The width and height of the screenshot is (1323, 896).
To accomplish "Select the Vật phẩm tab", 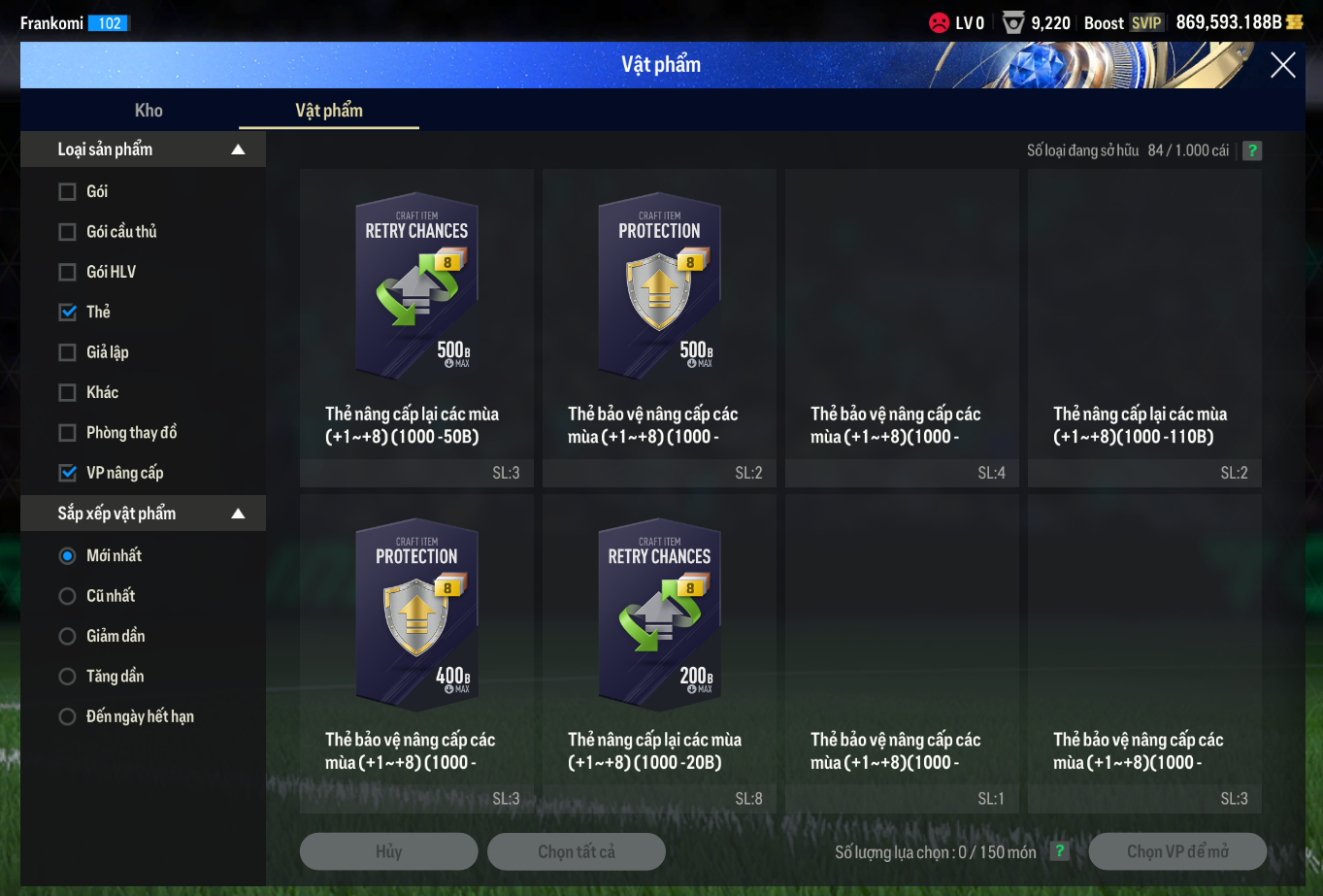I will click(329, 111).
